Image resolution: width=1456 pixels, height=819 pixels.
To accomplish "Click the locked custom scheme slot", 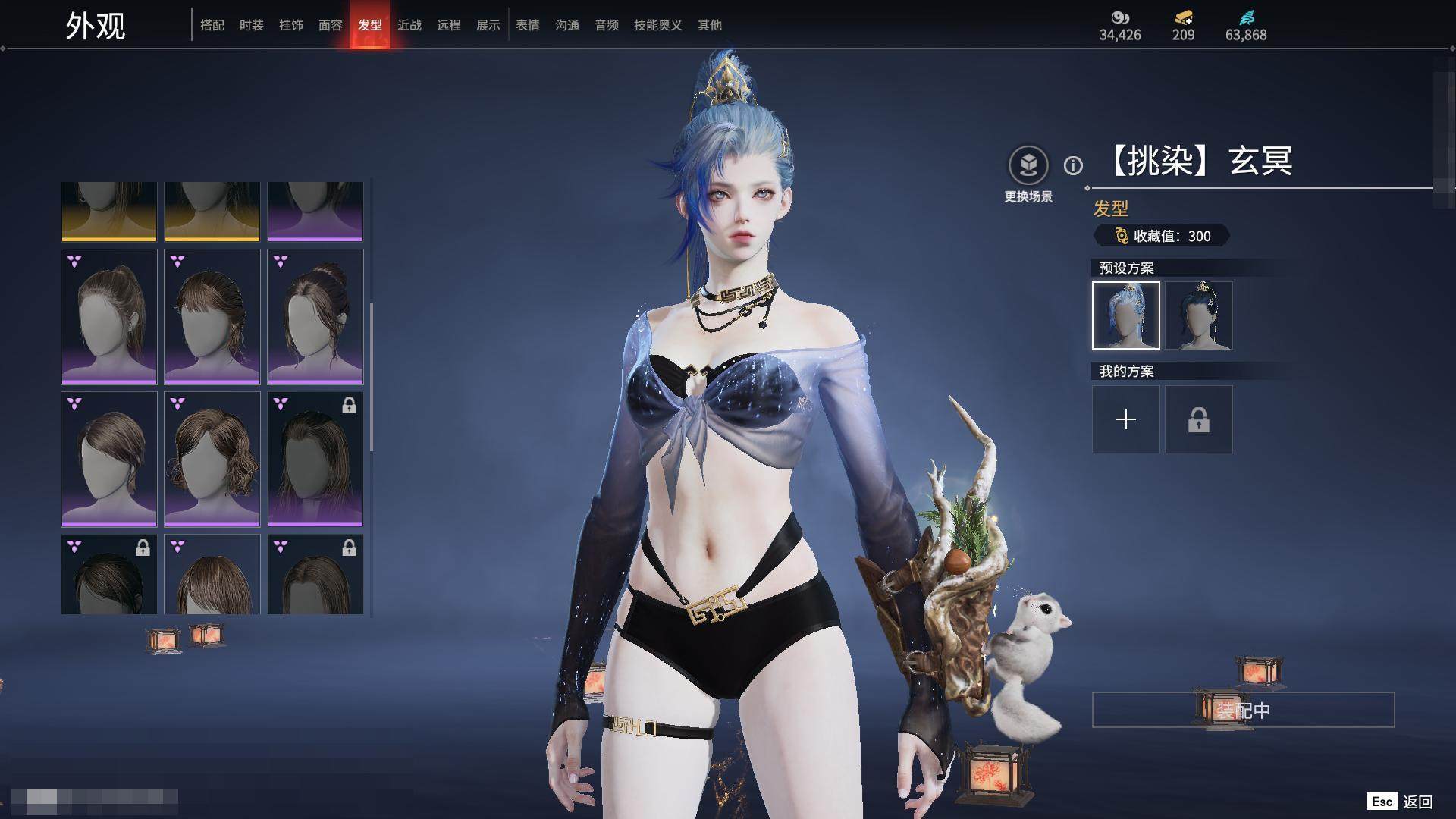I will click(x=1199, y=419).
